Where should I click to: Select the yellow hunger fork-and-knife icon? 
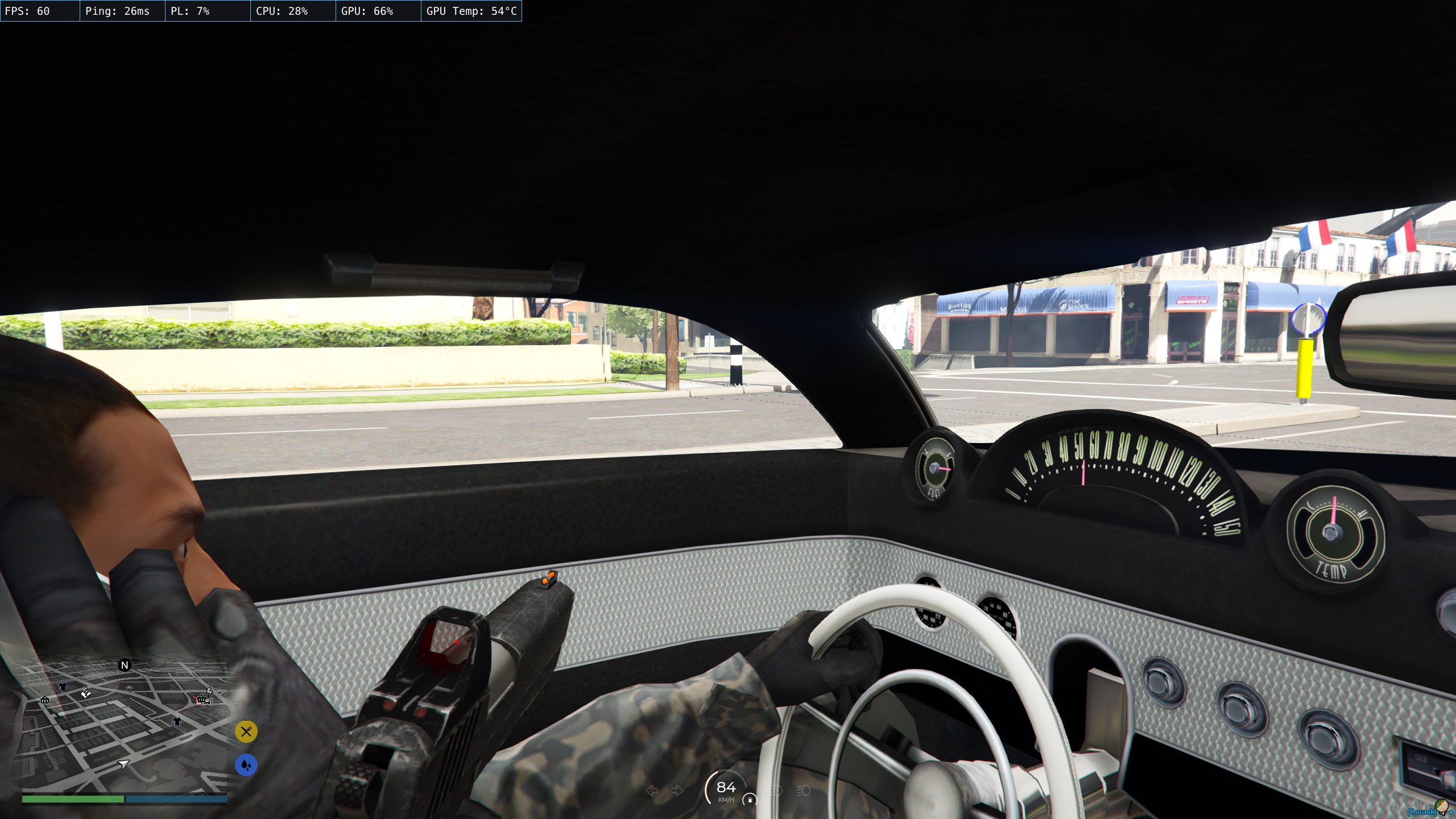pos(246,732)
